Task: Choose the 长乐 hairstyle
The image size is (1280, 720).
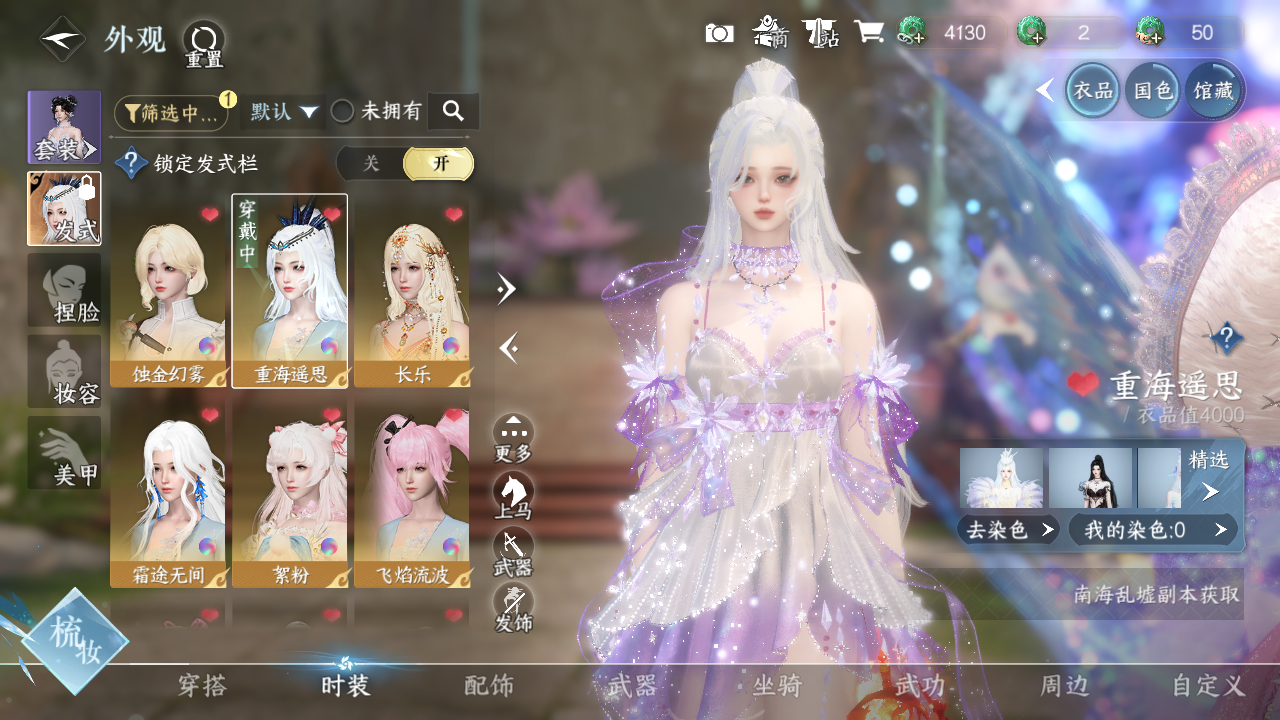Action: click(x=412, y=291)
